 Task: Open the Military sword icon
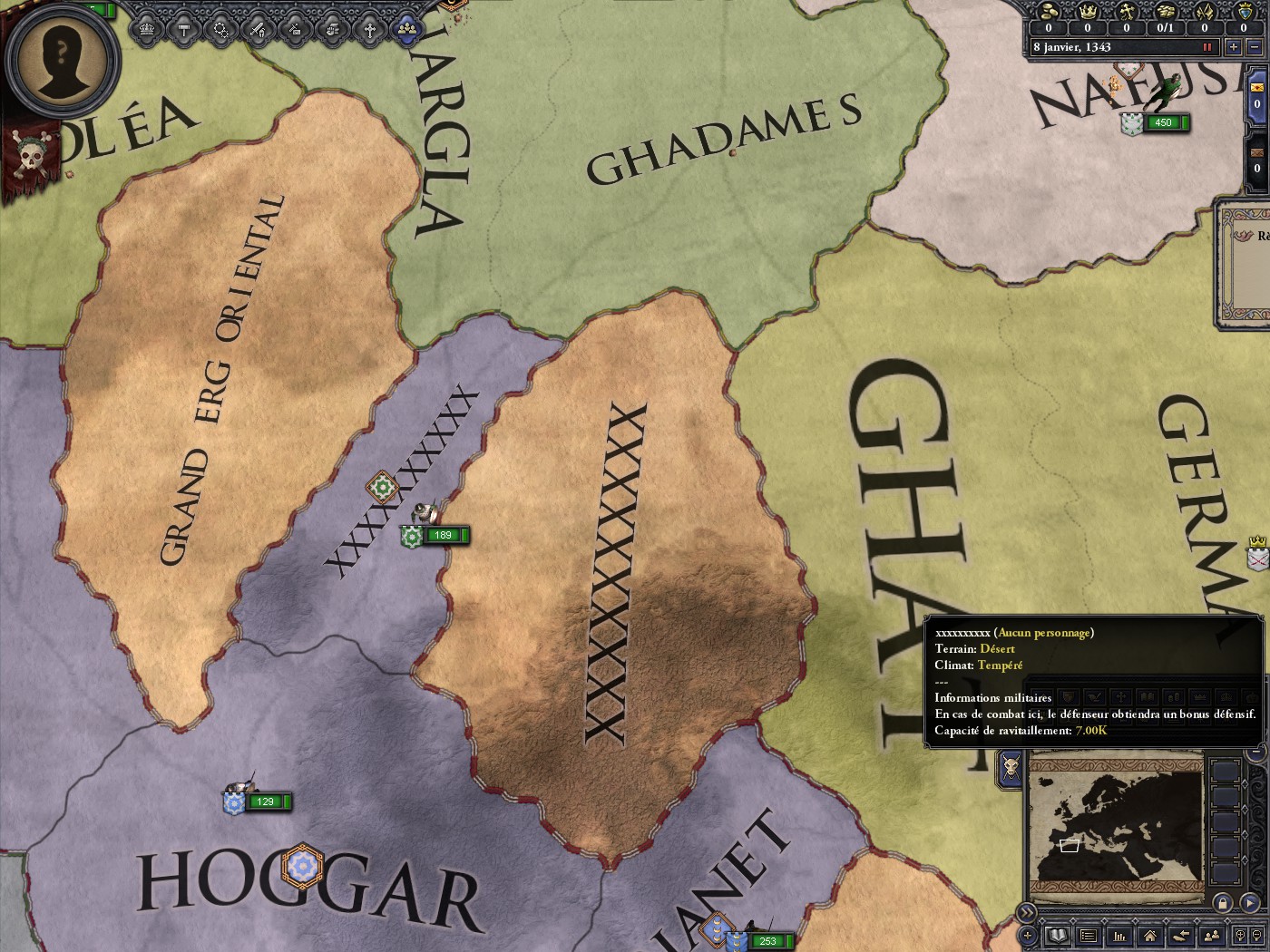click(x=258, y=28)
